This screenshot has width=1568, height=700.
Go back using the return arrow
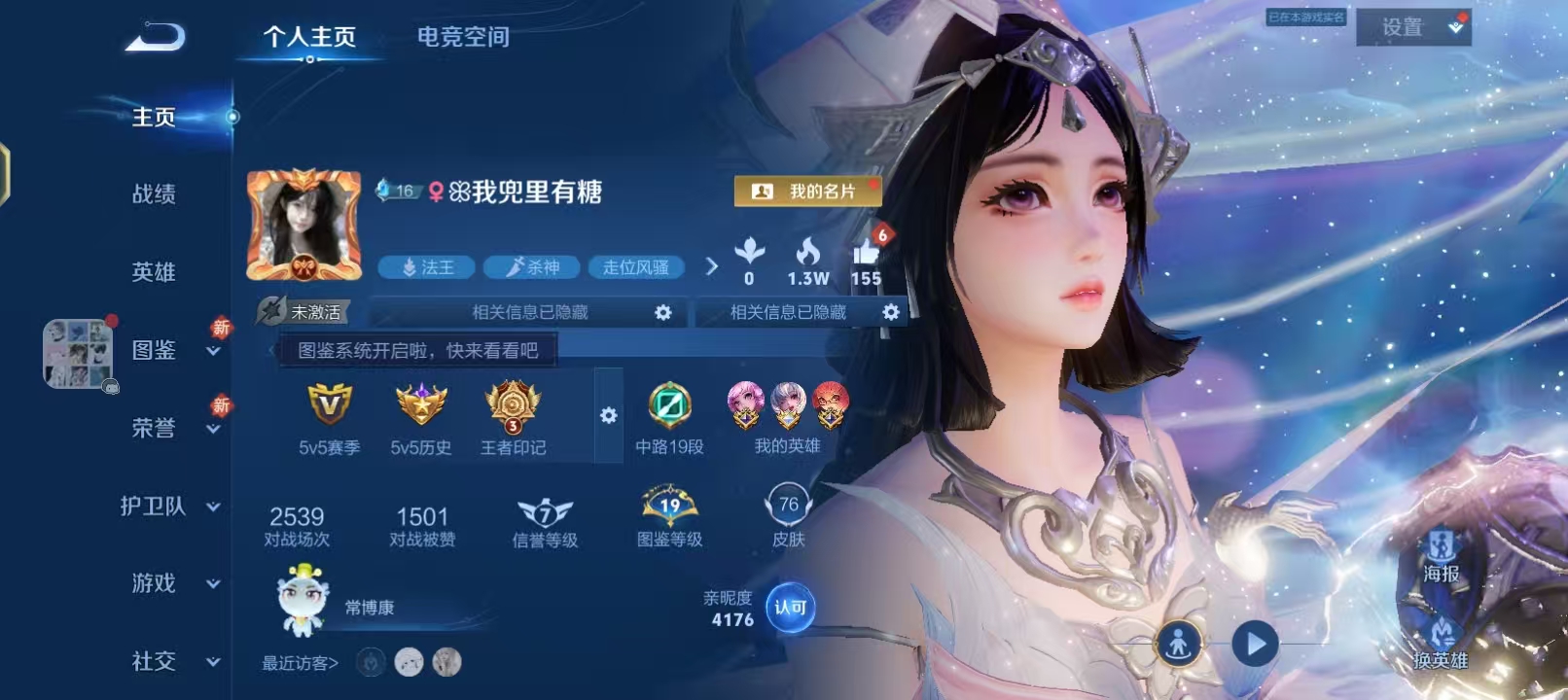[156, 37]
